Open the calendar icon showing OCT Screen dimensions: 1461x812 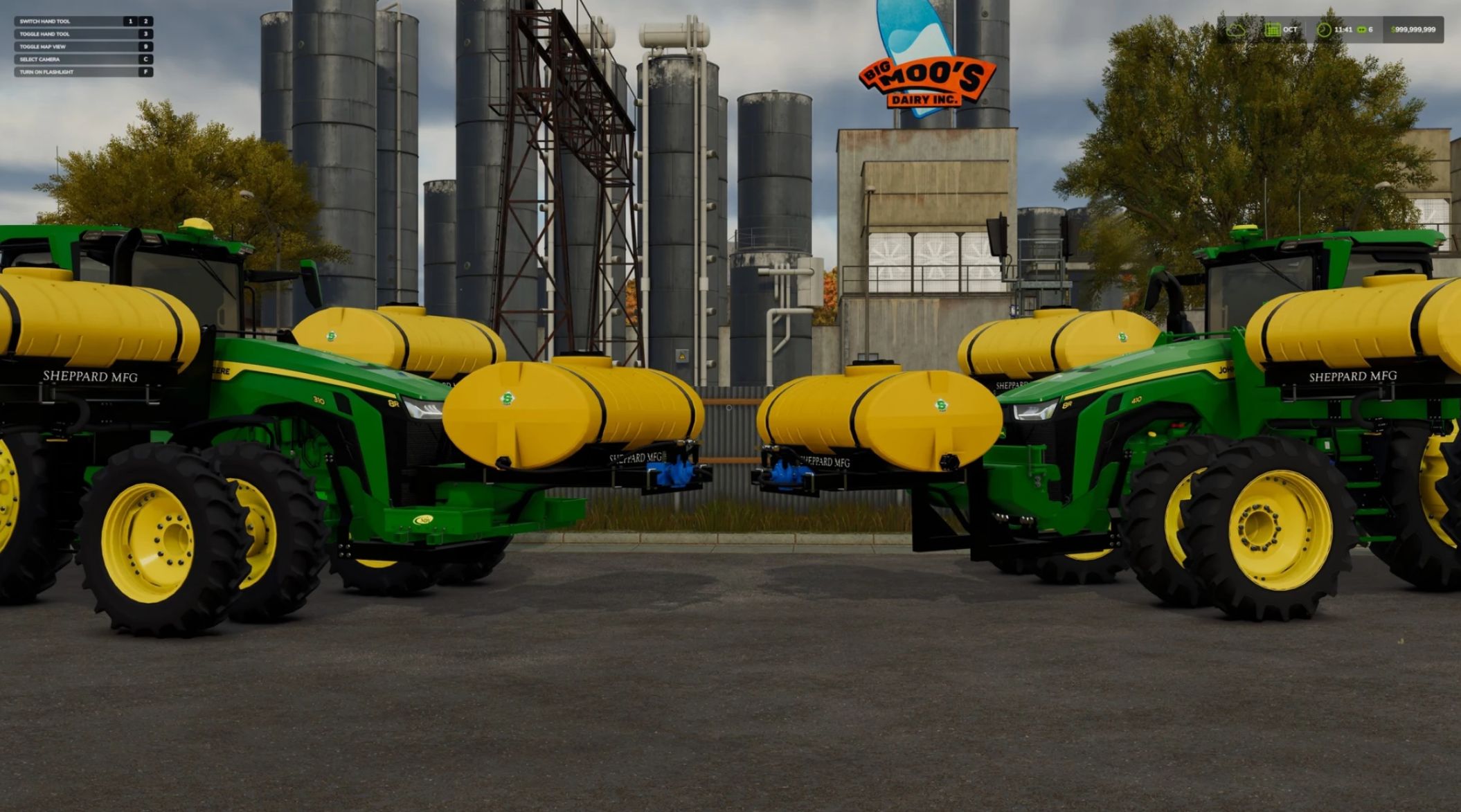pos(1273,30)
